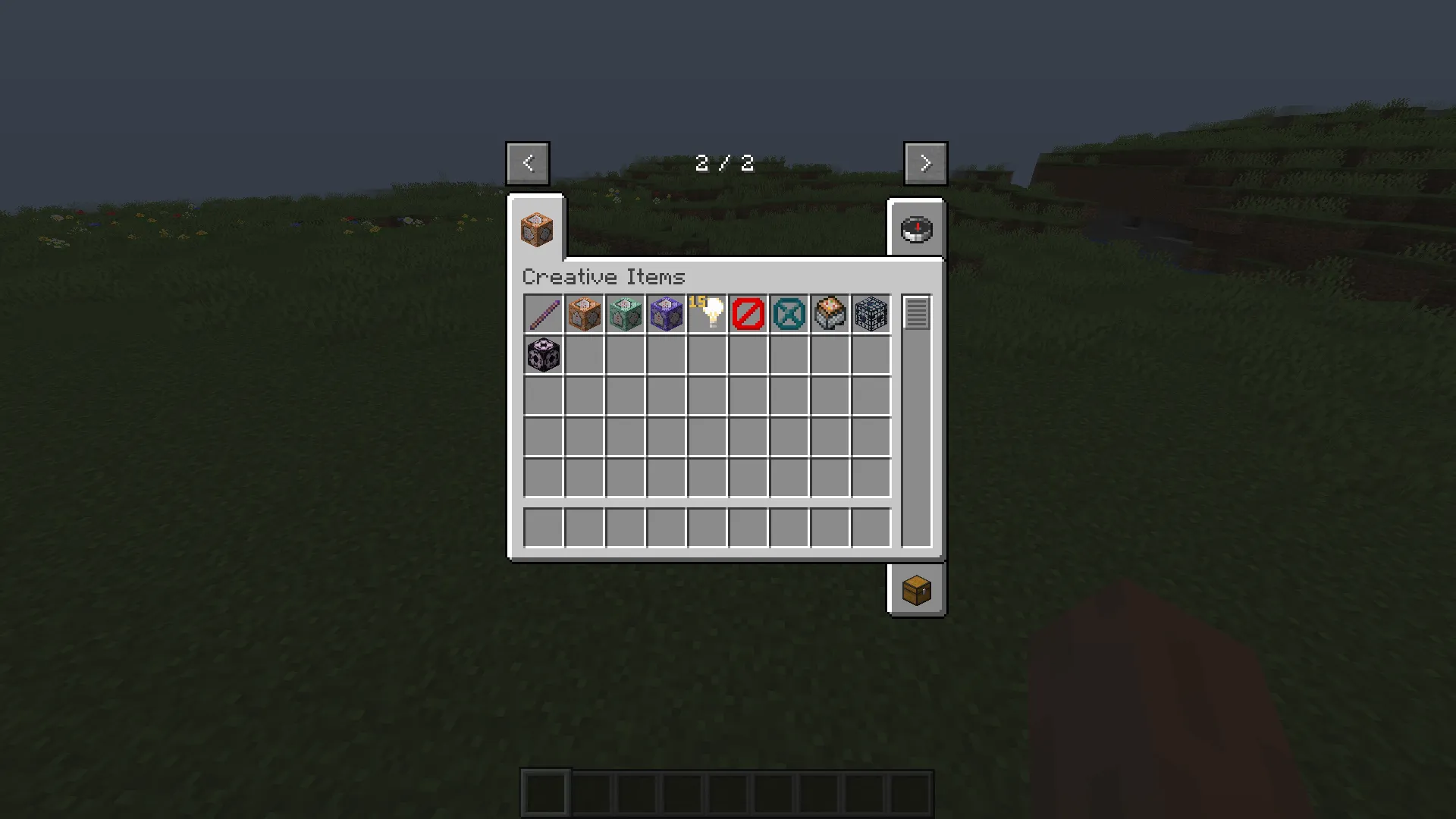1456x819 pixels.
Task: Switch to the command block creative tab
Action: coord(536,229)
